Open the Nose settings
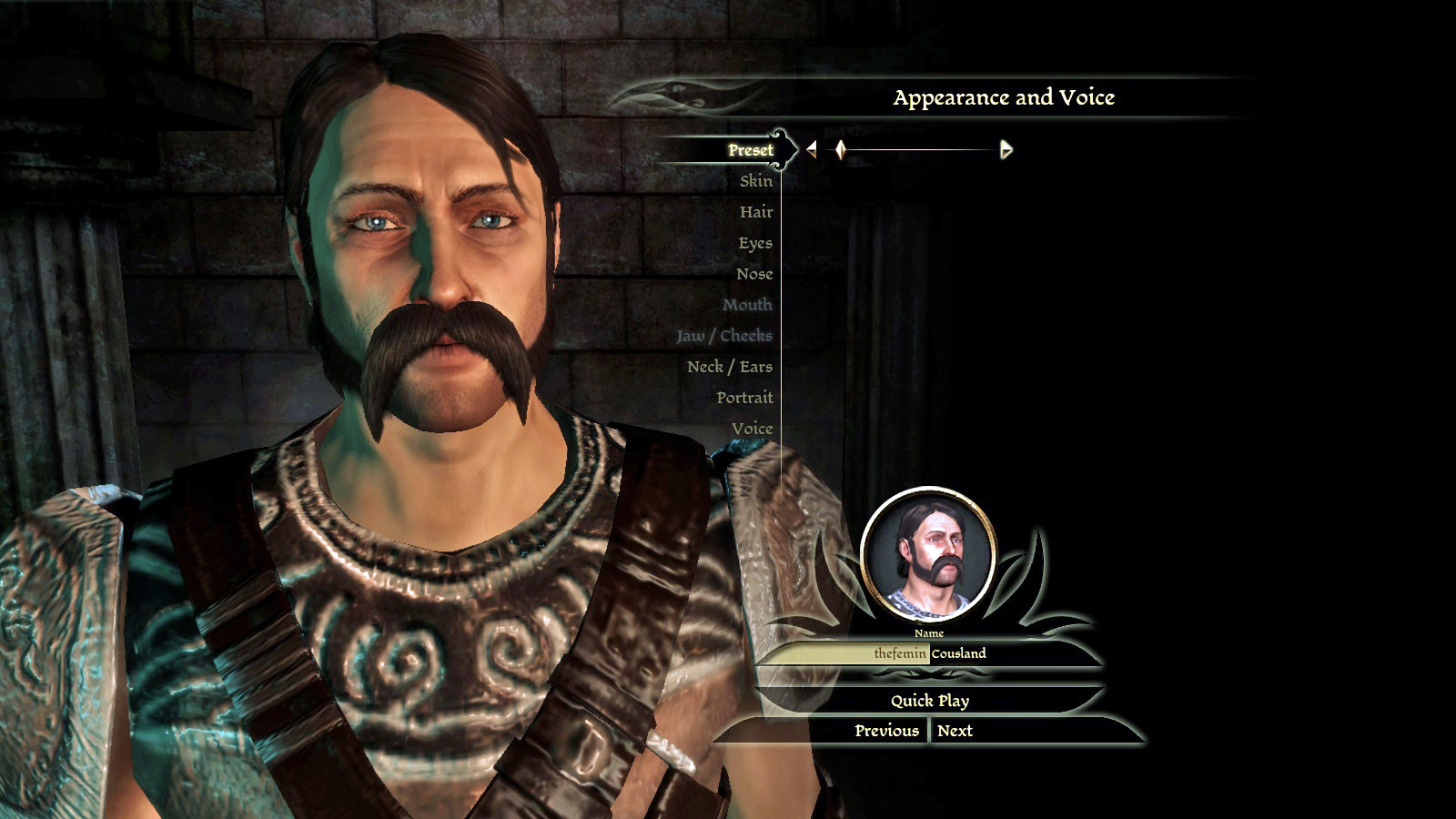Image resolution: width=1456 pixels, height=819 pixels. point(753,274)
